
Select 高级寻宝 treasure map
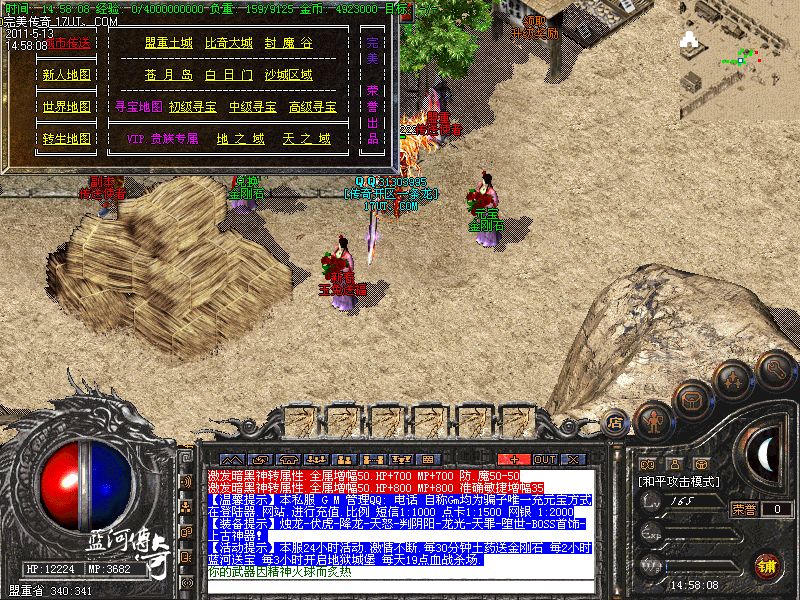(313, 106)
